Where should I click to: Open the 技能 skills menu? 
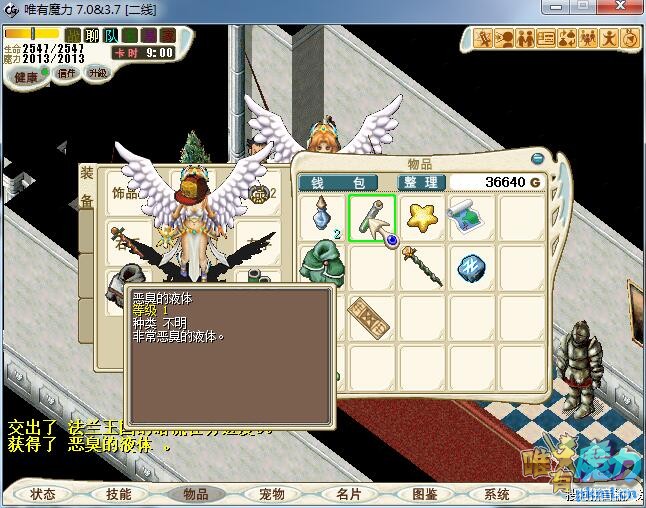(x=119, y=494)
